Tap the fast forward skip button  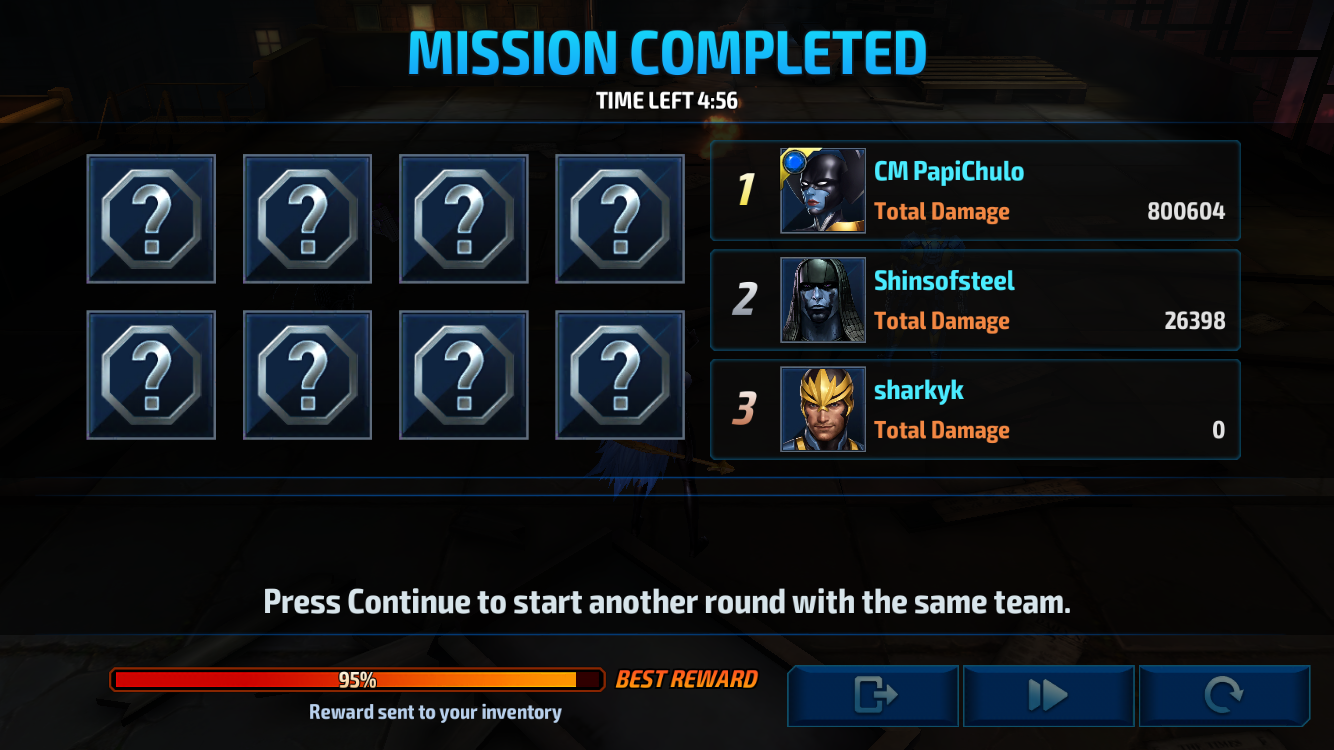tap(1048, 694)
